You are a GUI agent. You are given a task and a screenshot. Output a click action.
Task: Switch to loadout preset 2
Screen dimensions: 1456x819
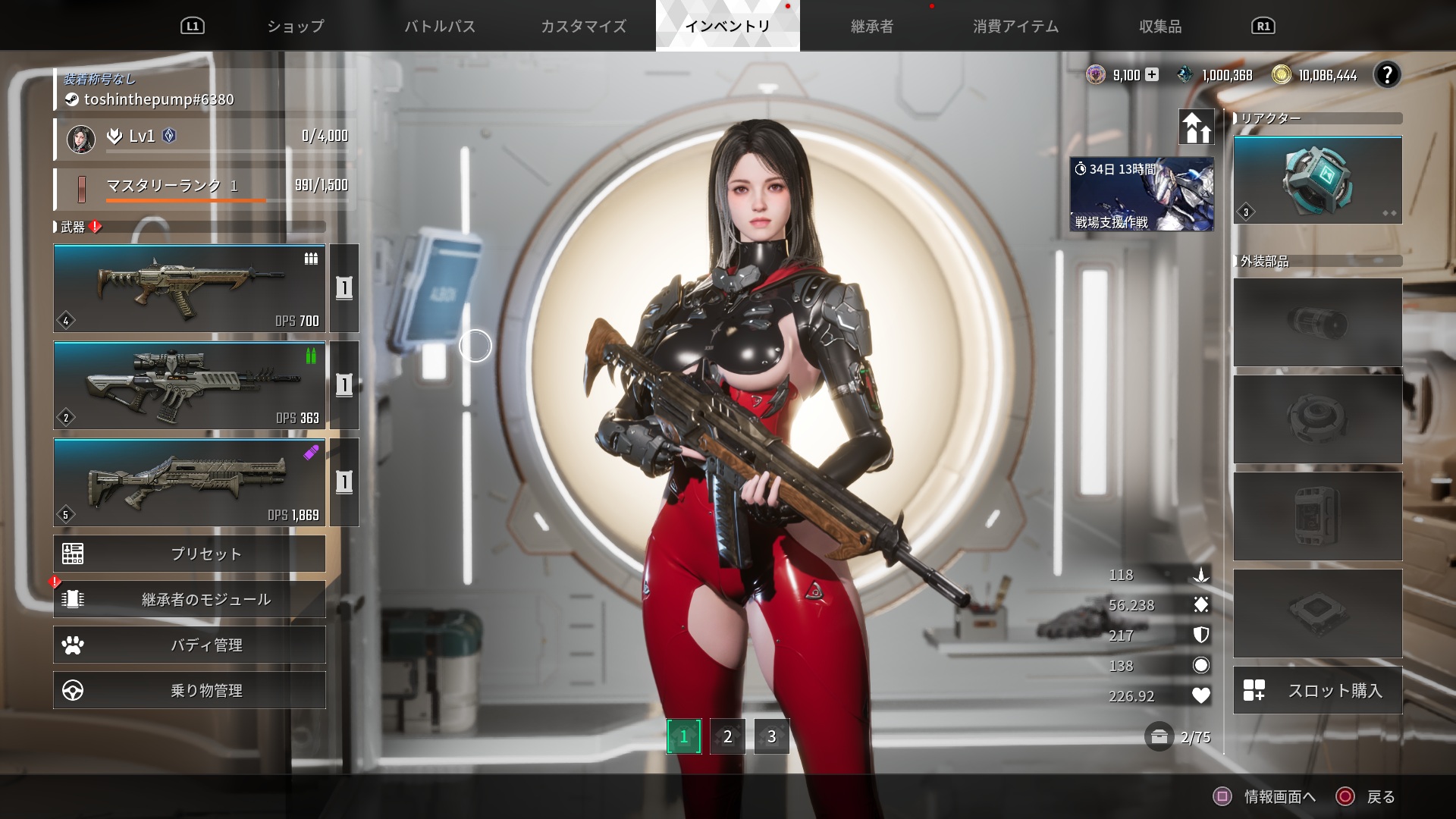[727, 736]
